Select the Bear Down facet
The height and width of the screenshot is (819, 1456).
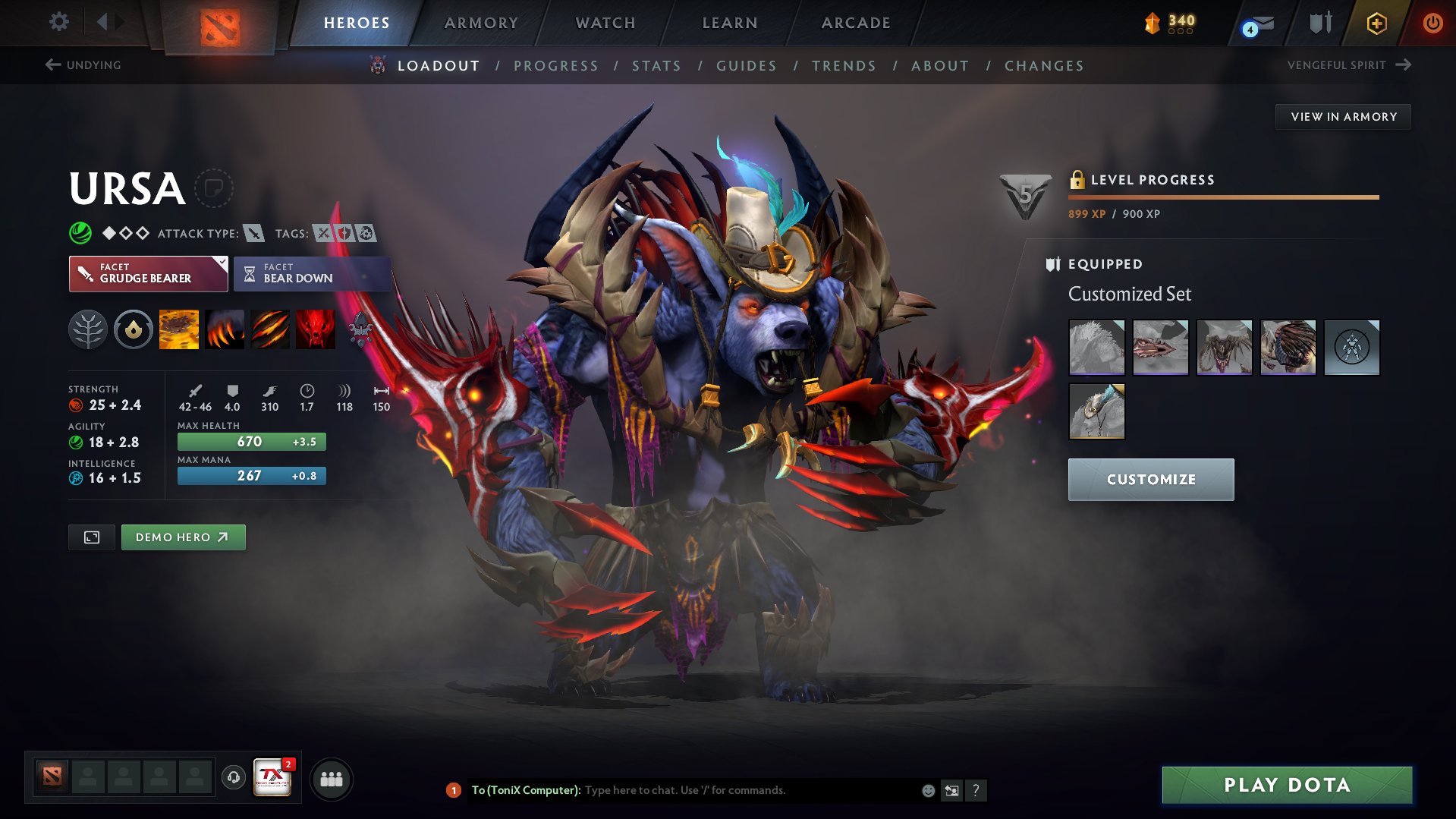pyautogui.click(x=312, y=274)
